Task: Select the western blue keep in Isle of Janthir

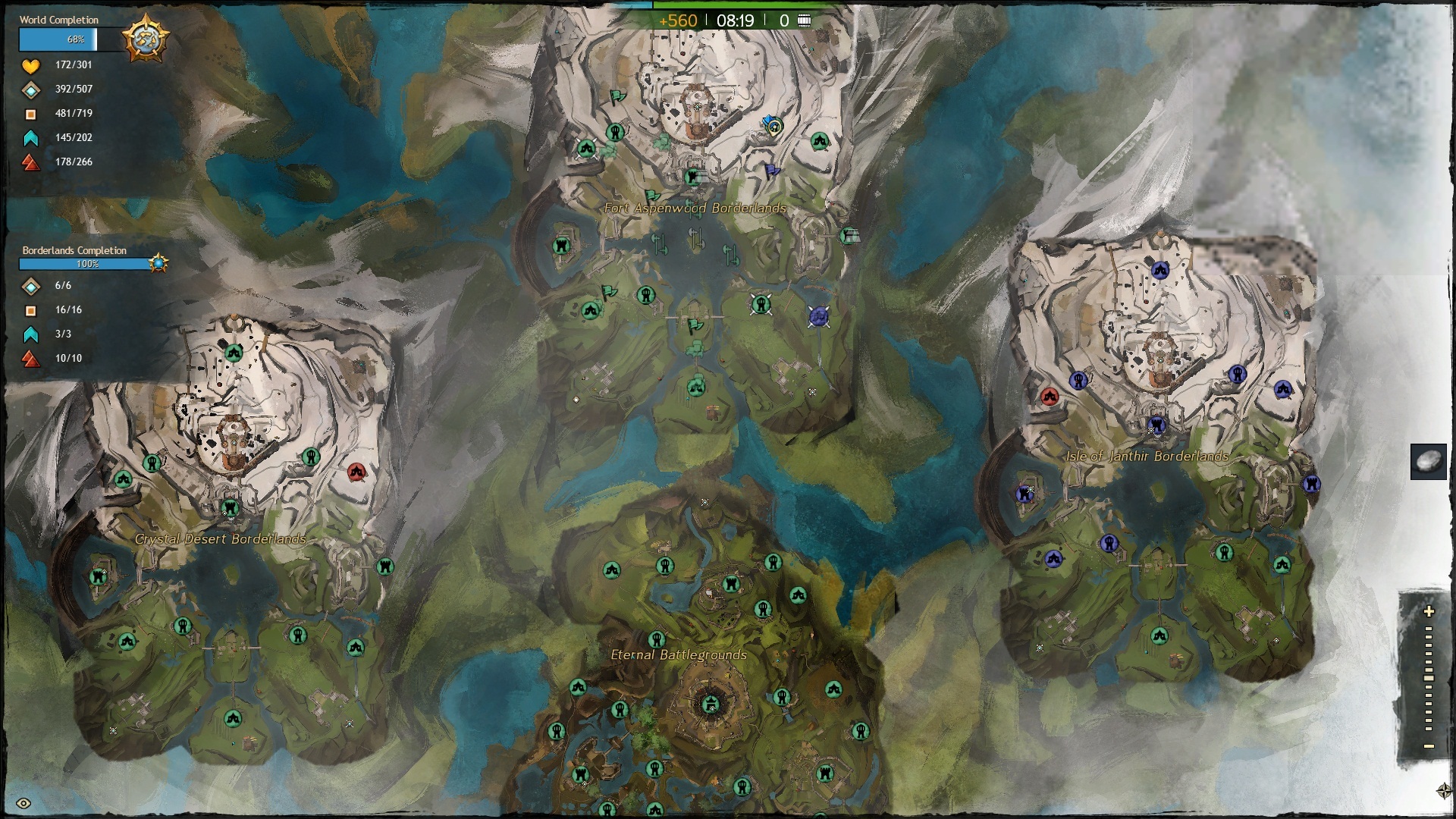Action: (x=1025, y=494)
